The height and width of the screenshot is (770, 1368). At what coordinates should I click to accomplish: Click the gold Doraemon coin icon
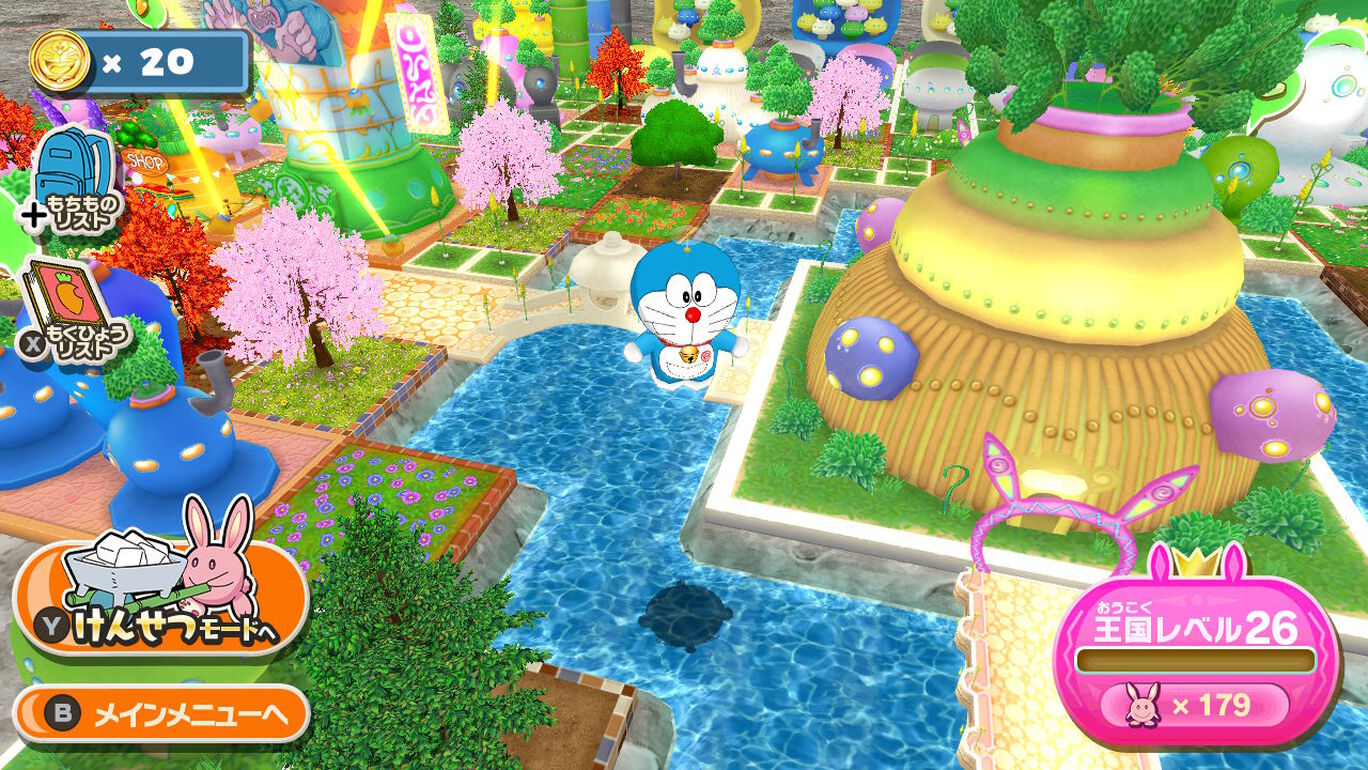[63, 58]
